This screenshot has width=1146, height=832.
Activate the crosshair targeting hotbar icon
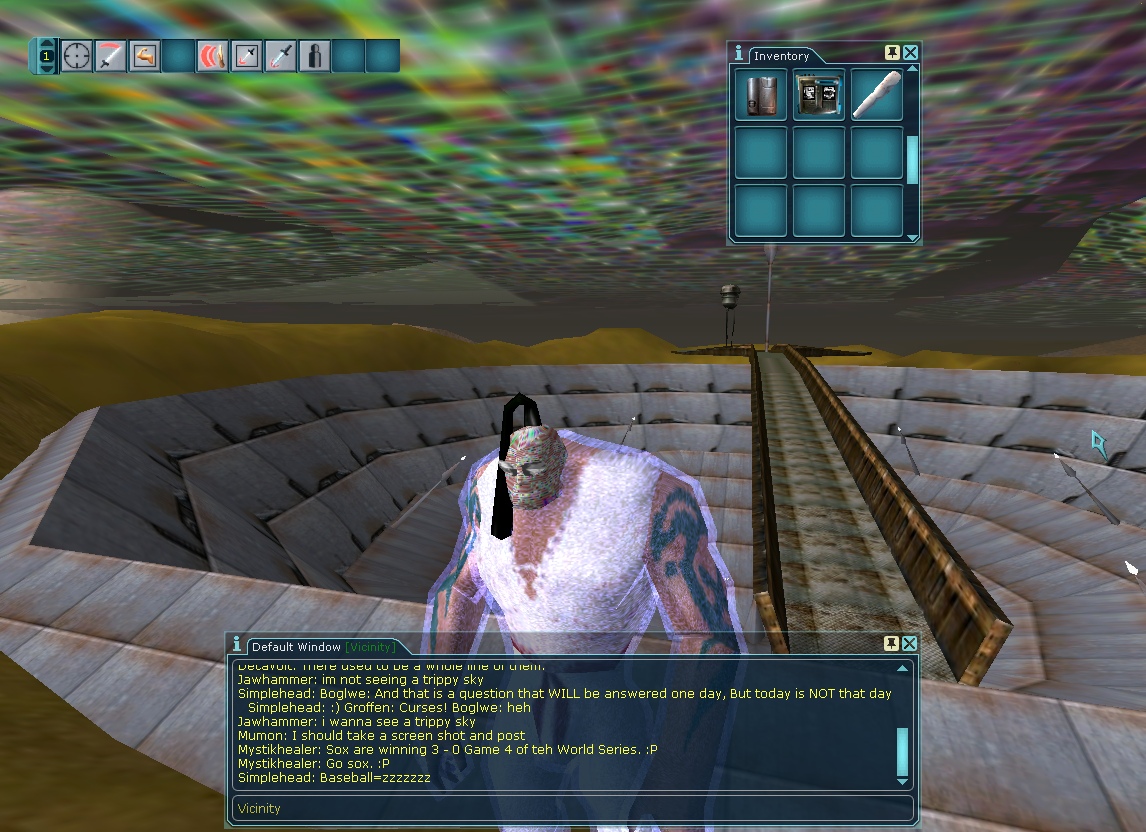[77, 56]
